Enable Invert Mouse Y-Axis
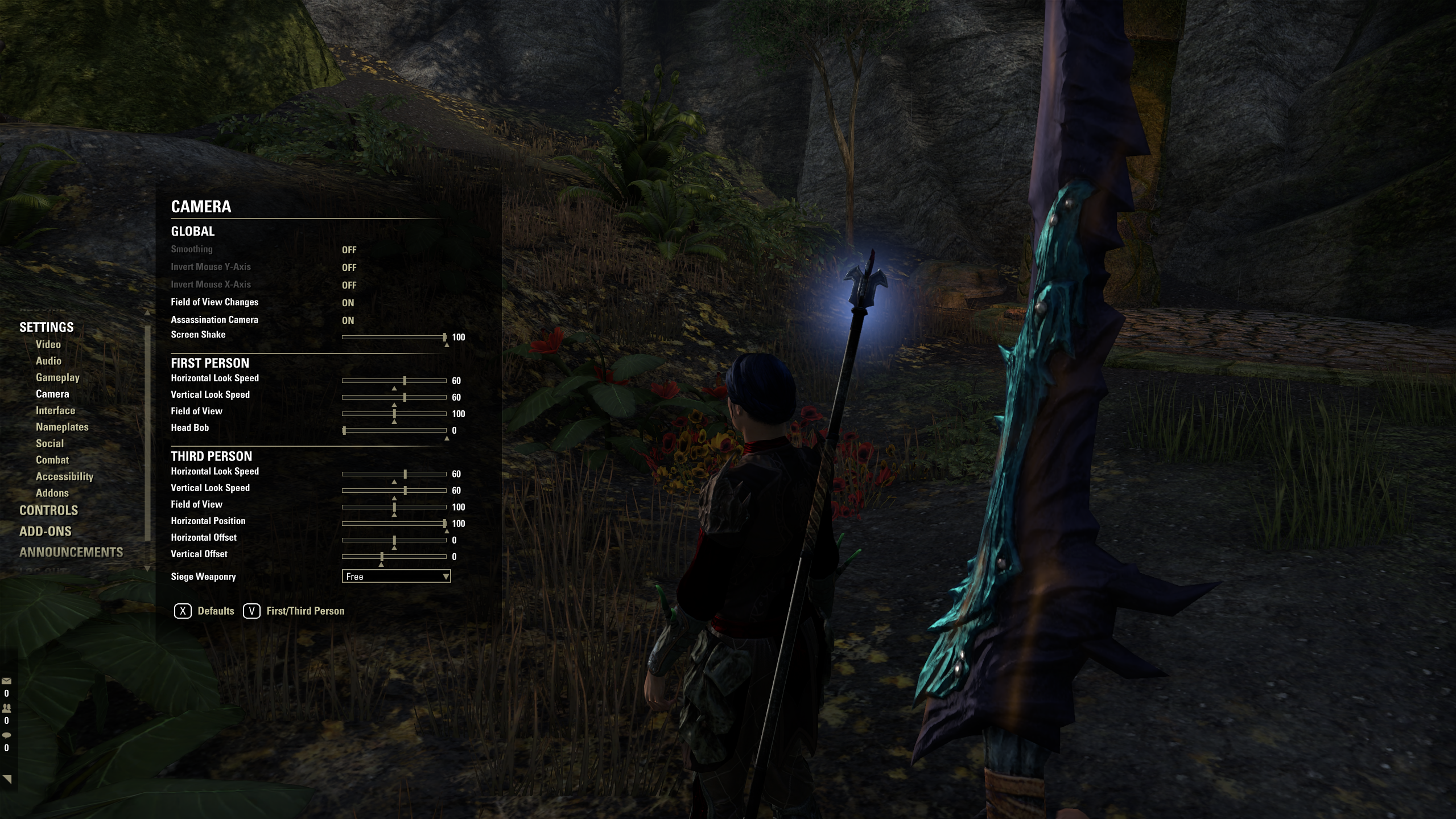Viewport: 1456px width, 819px height. (x=349, y=267)
